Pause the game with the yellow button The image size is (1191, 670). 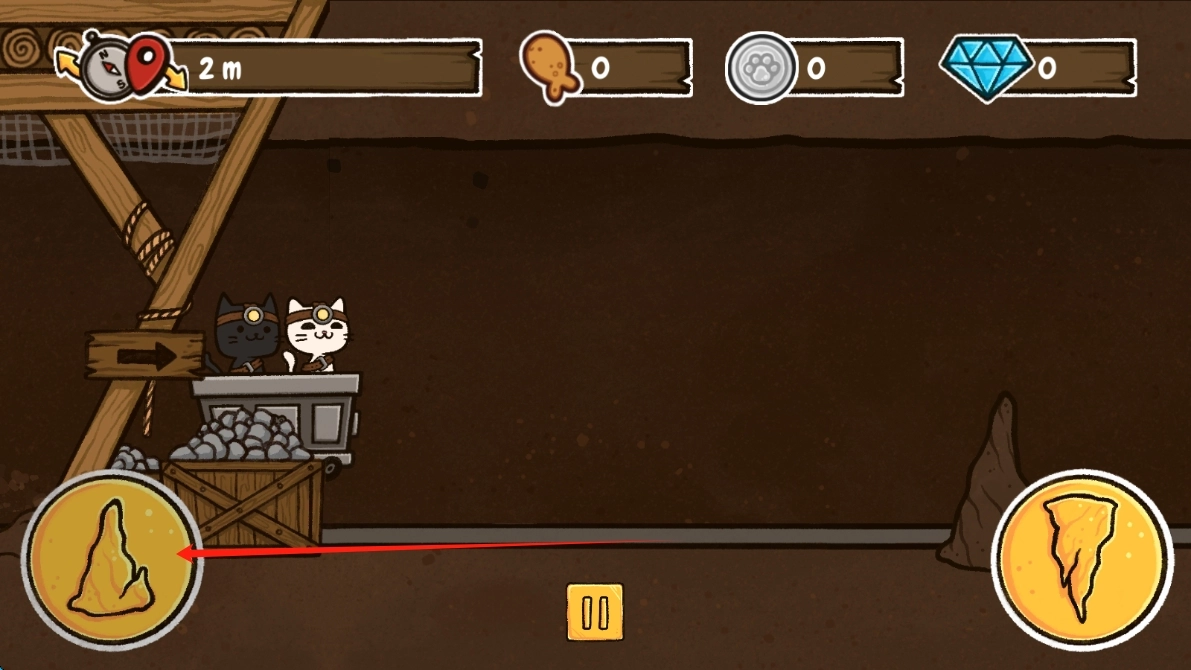pos(595,611)
